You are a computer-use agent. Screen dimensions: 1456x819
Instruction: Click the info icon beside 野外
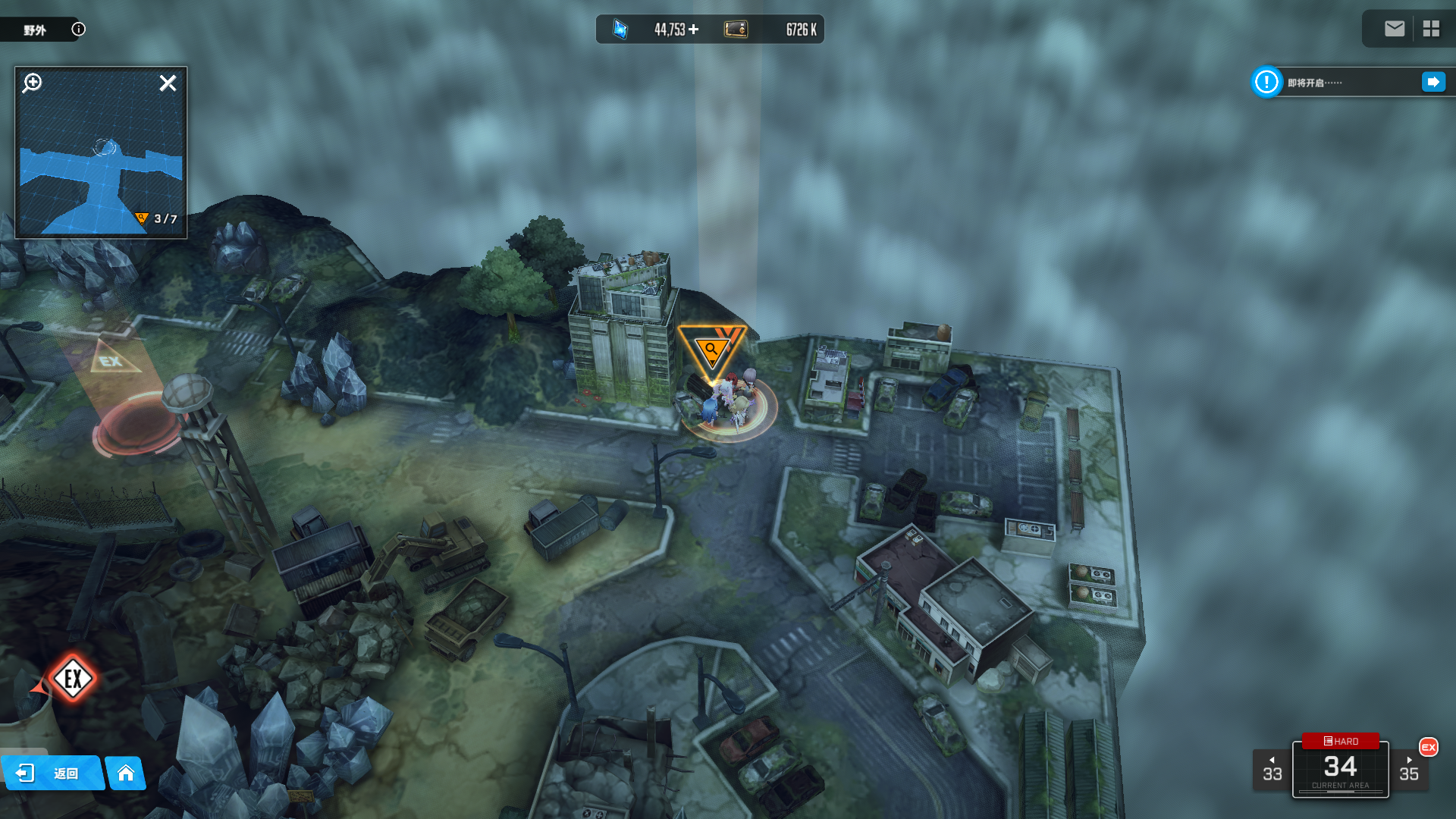pyautogui.click(x=78, y=30)
